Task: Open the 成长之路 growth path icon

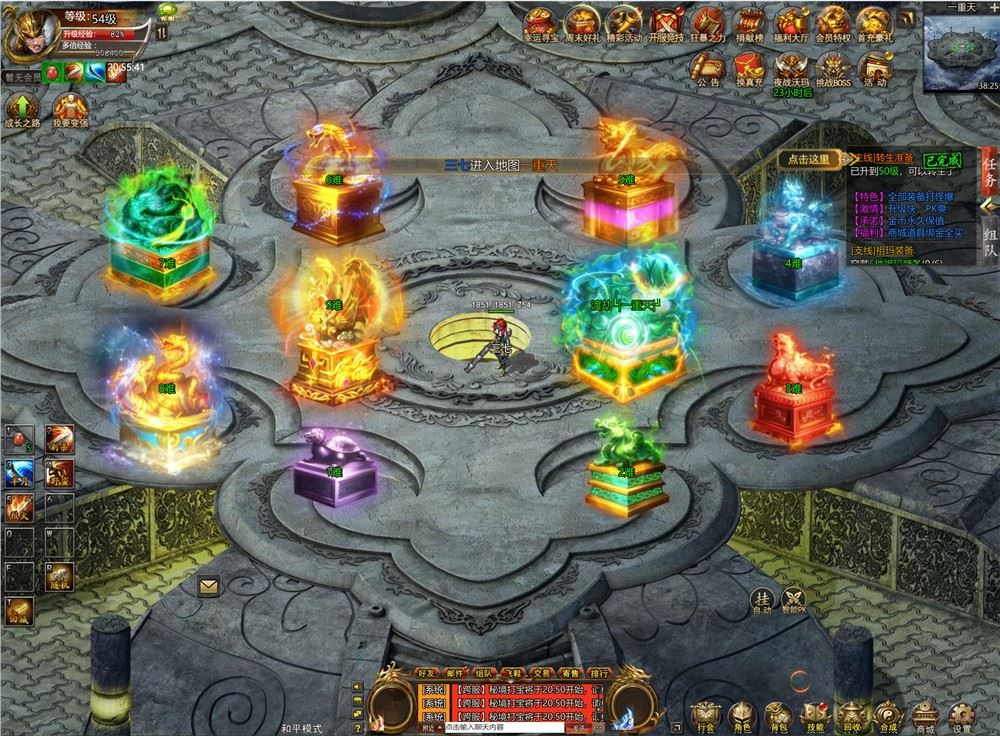Action: click(22, 110)
